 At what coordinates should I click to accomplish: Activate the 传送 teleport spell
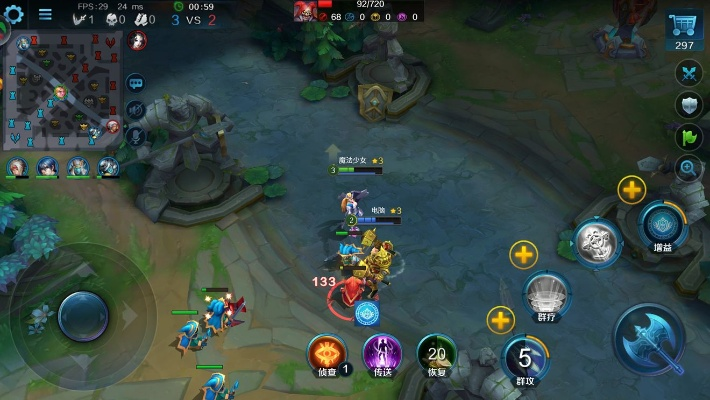tap(382, 353)
